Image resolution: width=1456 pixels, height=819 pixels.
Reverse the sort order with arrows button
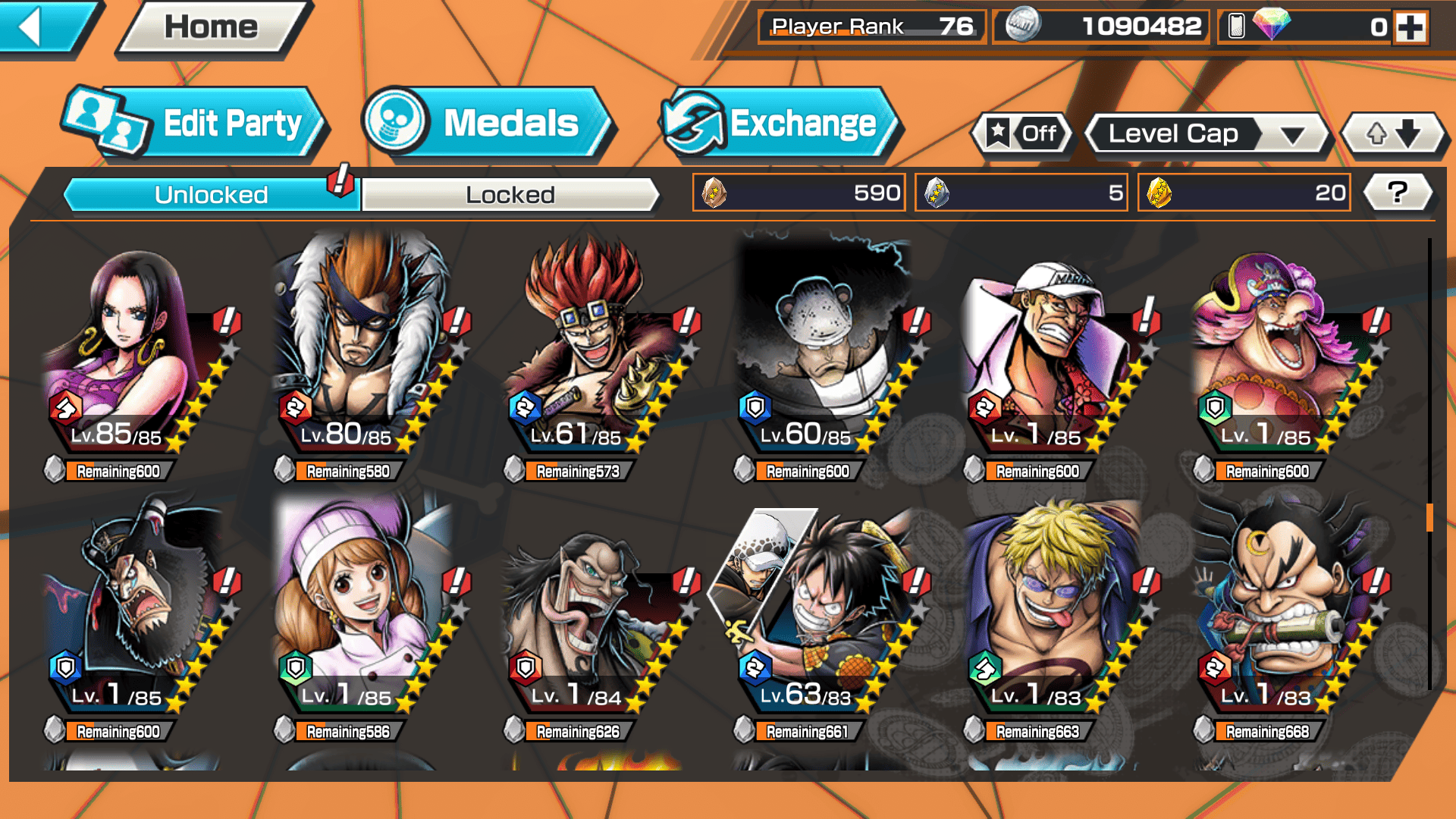1394,134
